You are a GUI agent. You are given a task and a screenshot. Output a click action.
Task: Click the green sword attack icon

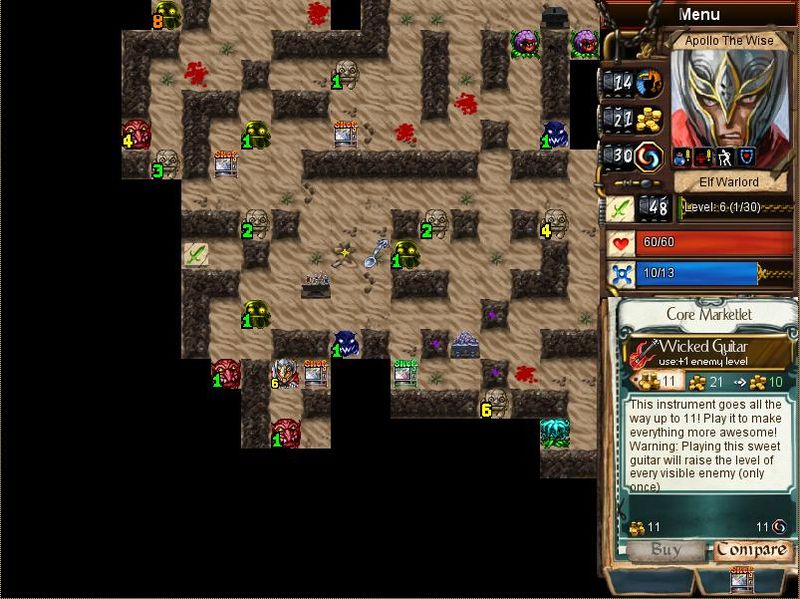[620, 208]
